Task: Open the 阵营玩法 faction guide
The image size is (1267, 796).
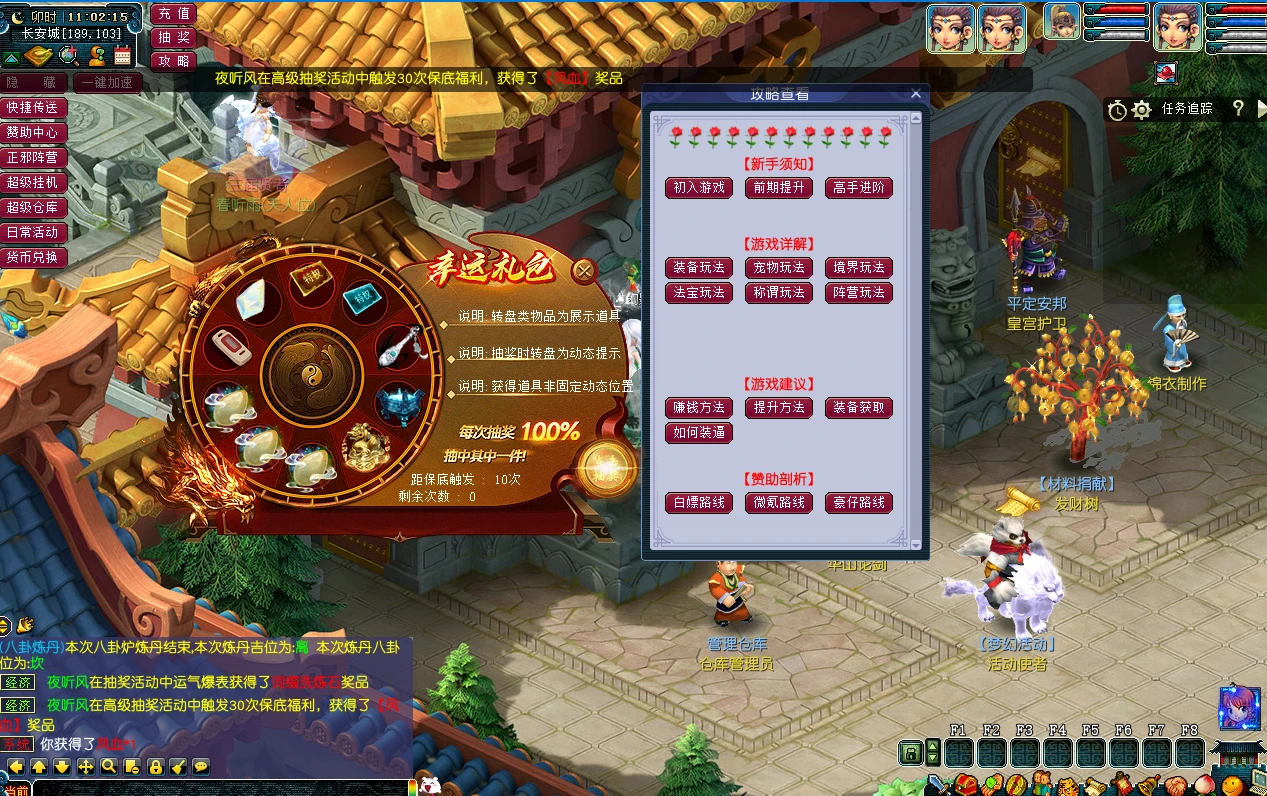Action: pyautogui.click(x=859, y=293)
